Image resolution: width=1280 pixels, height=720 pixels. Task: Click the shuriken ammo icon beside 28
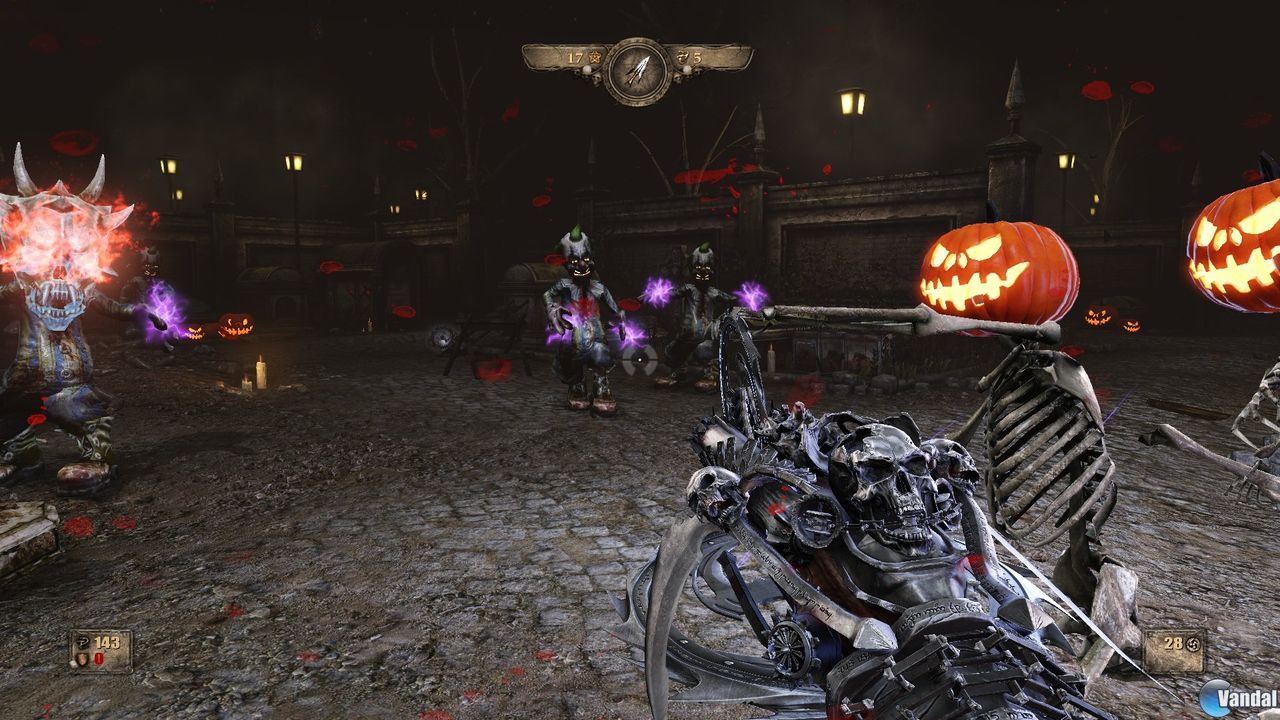1192,645
